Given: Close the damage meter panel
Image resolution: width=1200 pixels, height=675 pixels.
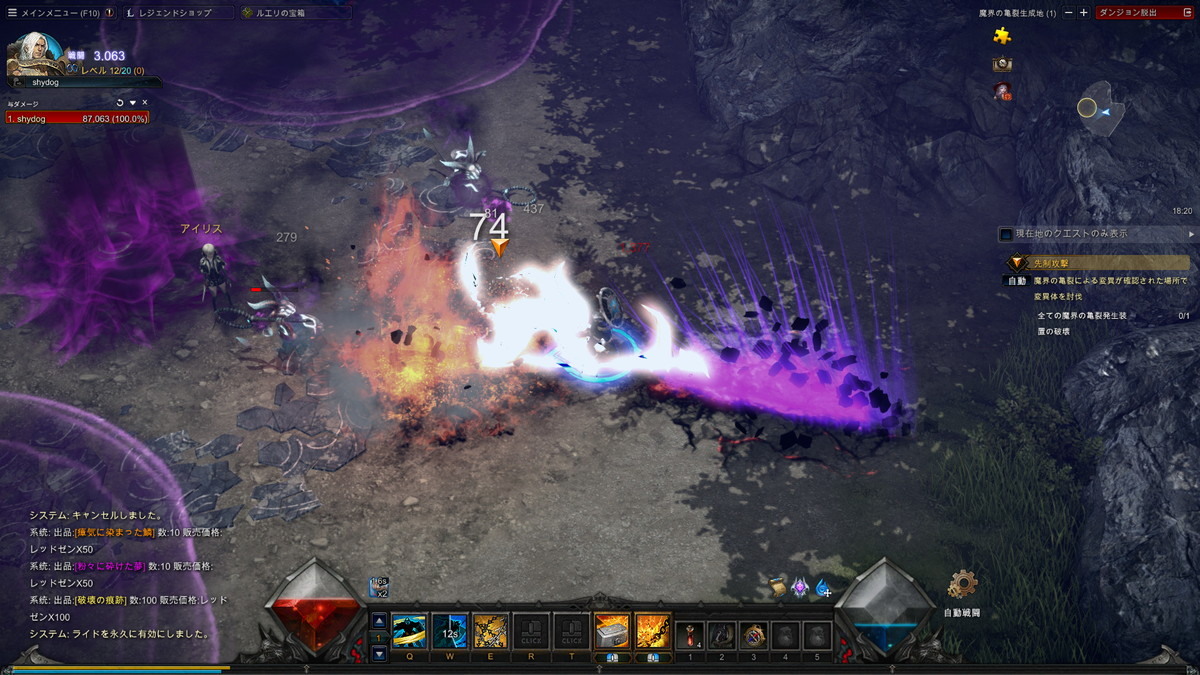Looking at the screenshot, I should [144, 102].
